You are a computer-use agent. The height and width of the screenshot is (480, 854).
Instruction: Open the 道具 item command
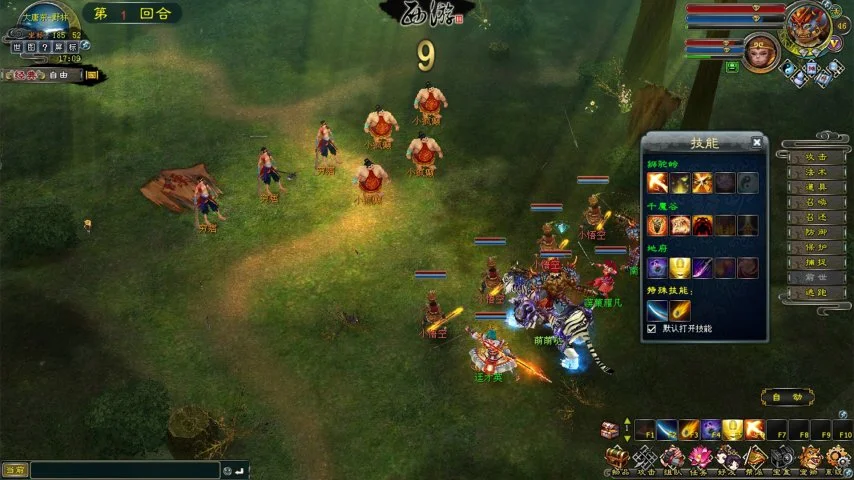pyautogui.click(x=815, y=187)
